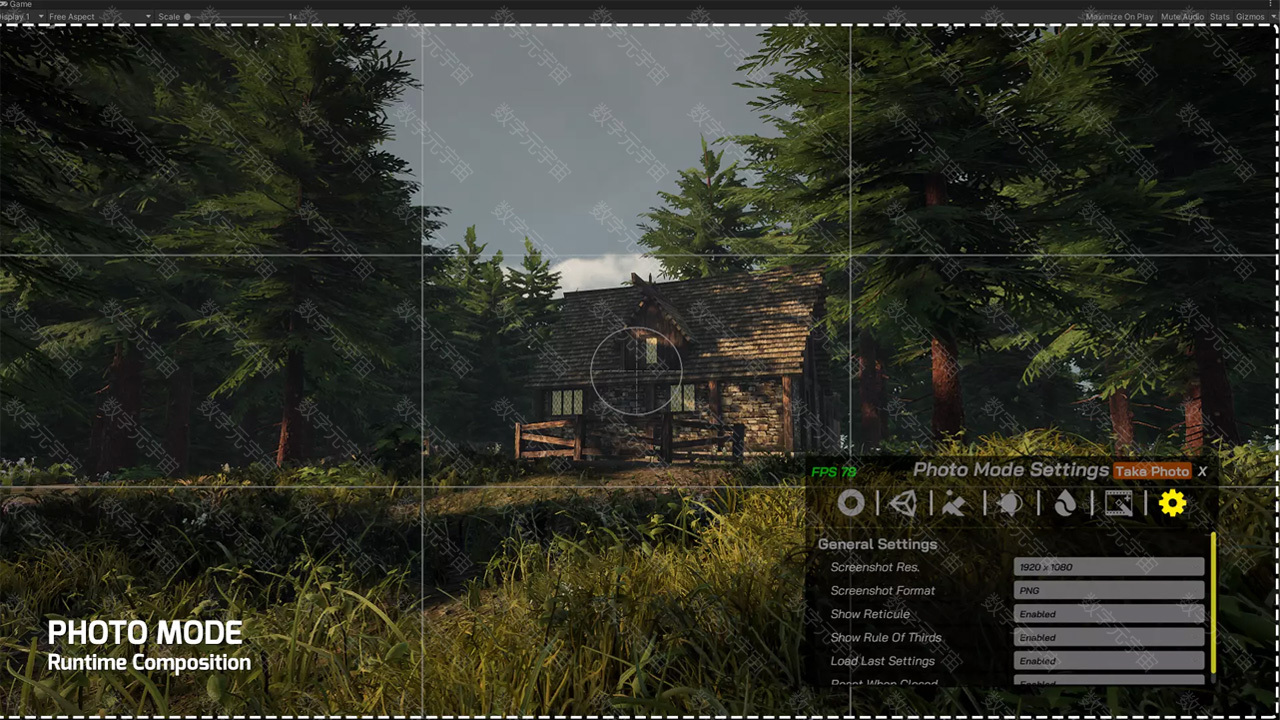The width and height of the screenshot is (1280, 720).
Task: Select the mountain landscape icon tab
Action: click(x=955, y=504)
